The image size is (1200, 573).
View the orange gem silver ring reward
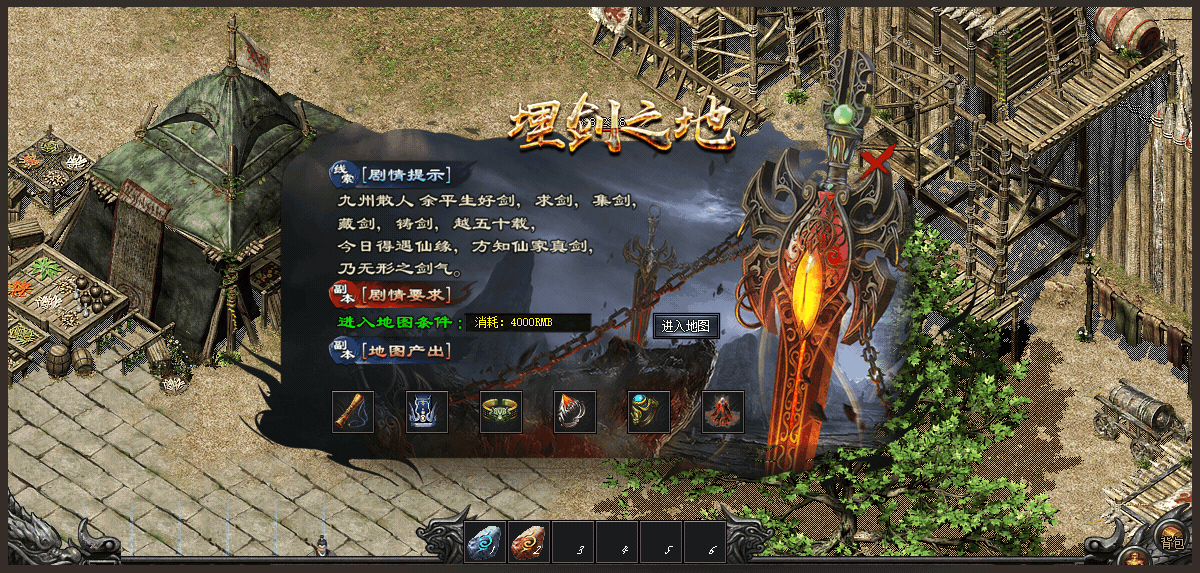(575, 412)
